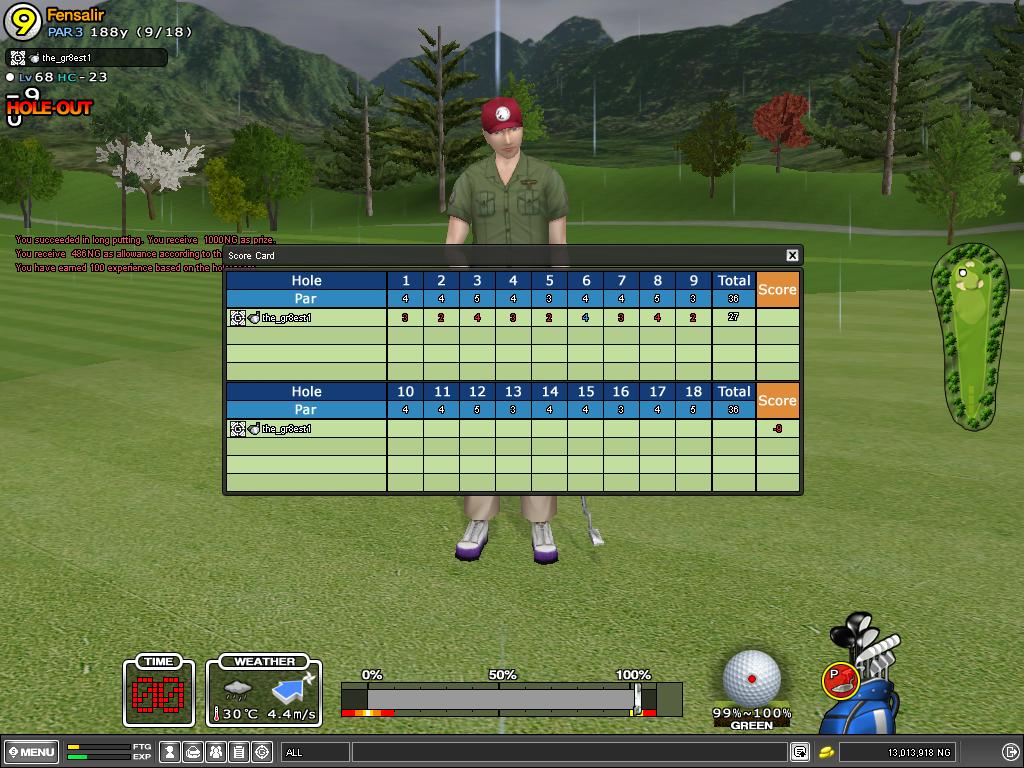Close the Score Card window
Screen dimensions: 1024x768
792,256
